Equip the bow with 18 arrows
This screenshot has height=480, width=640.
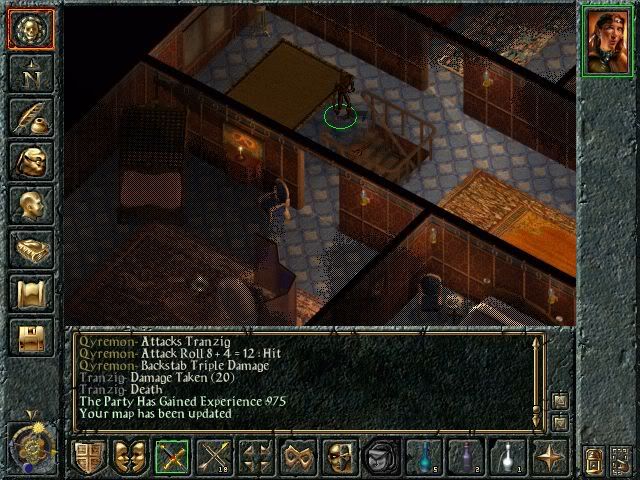(x=215, y=457)
